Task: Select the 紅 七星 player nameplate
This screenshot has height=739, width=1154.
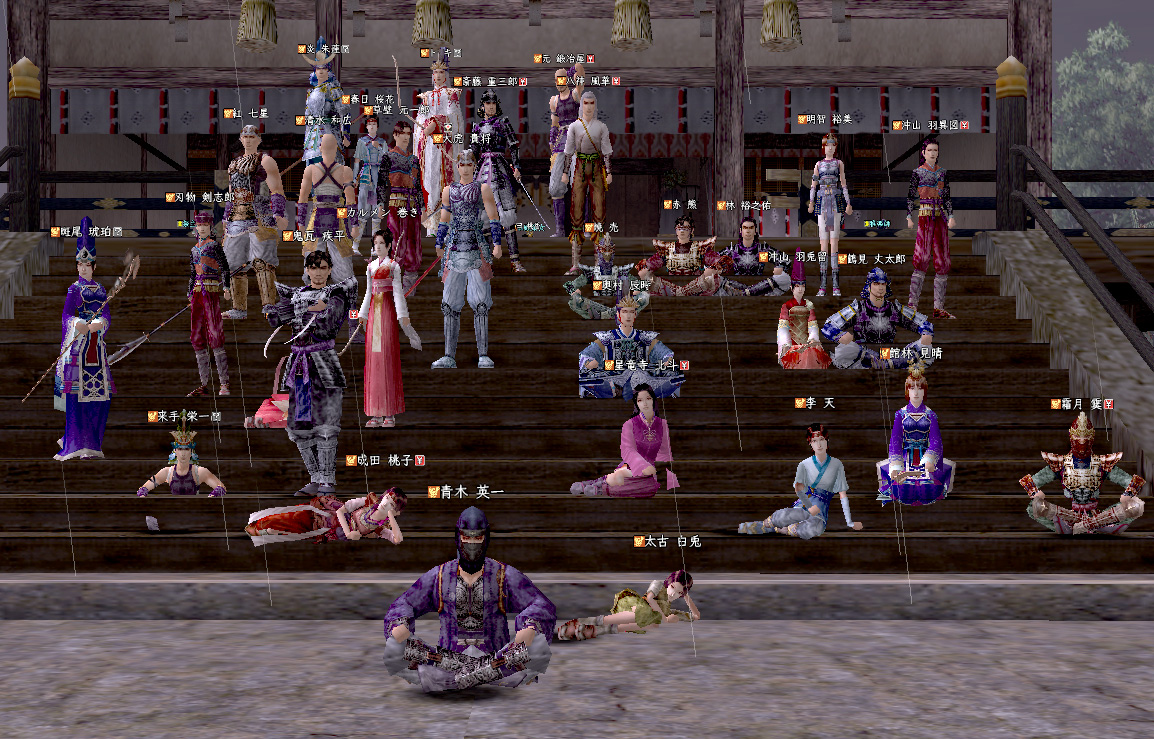Action: [x=250, y=114]
